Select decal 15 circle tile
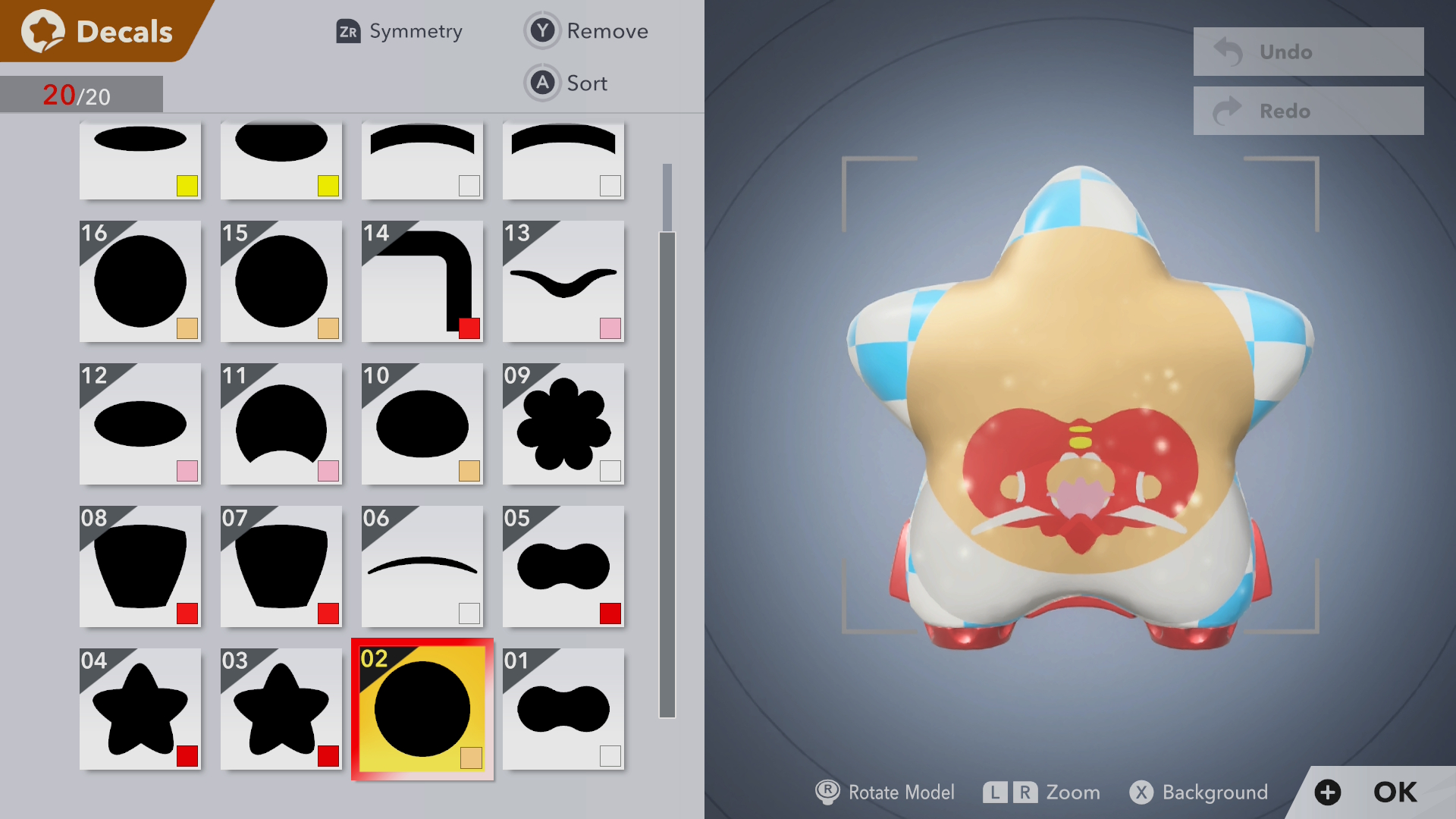 (x=281, y=281)
